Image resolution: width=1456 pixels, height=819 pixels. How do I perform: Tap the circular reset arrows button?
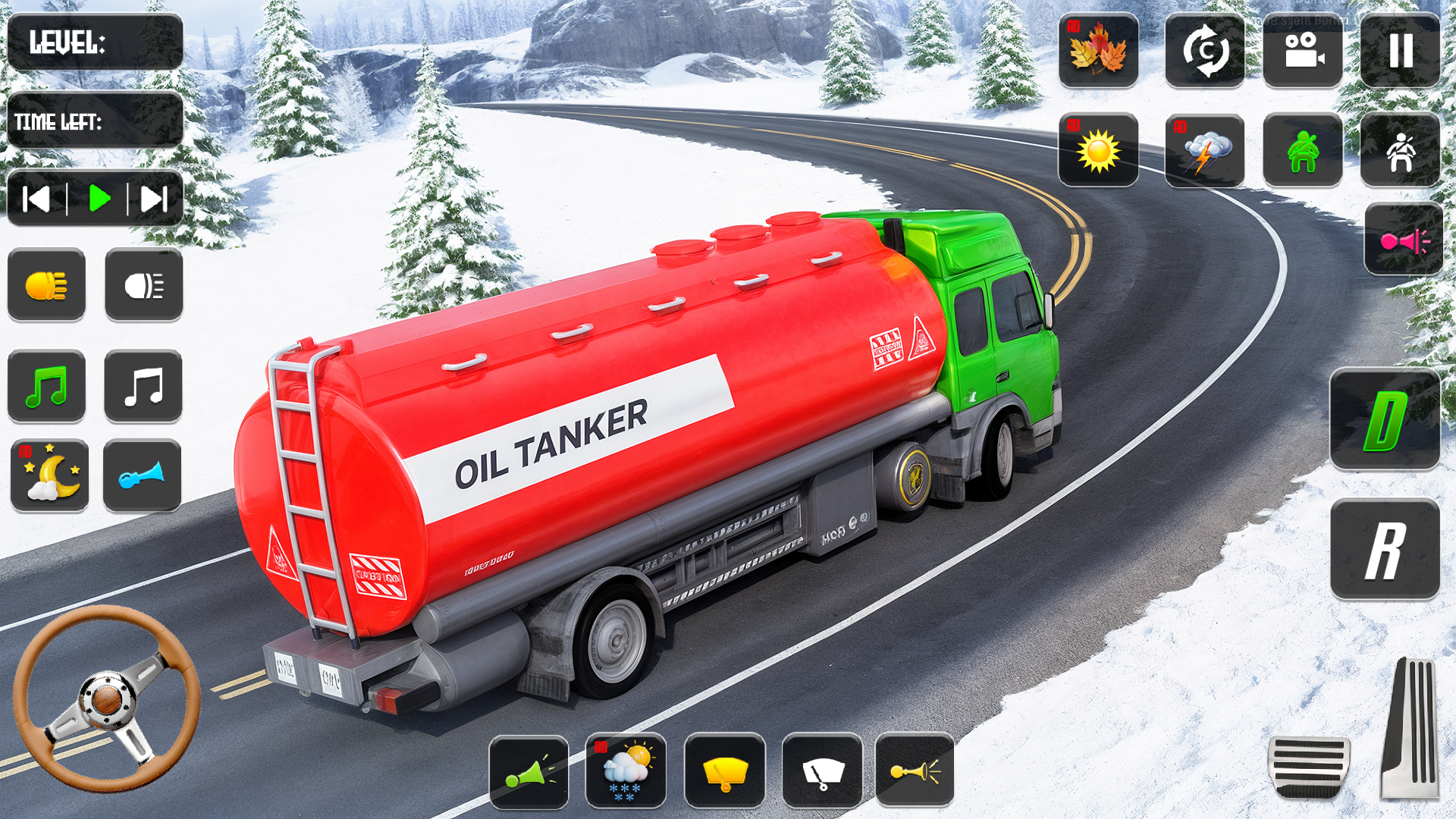[1204, 50]
